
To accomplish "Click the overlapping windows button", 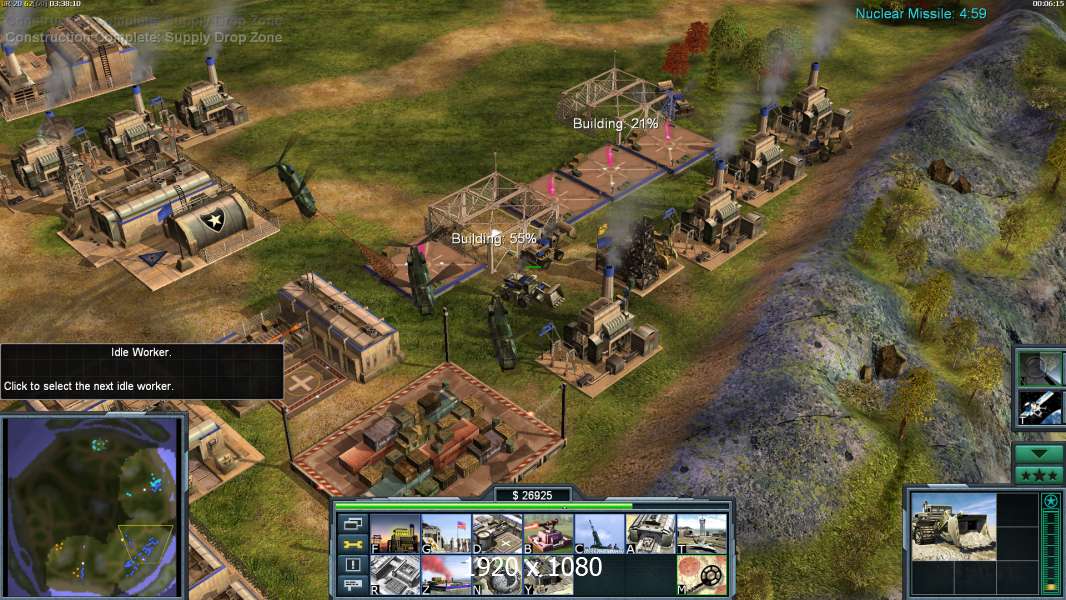I will [352, 523].
